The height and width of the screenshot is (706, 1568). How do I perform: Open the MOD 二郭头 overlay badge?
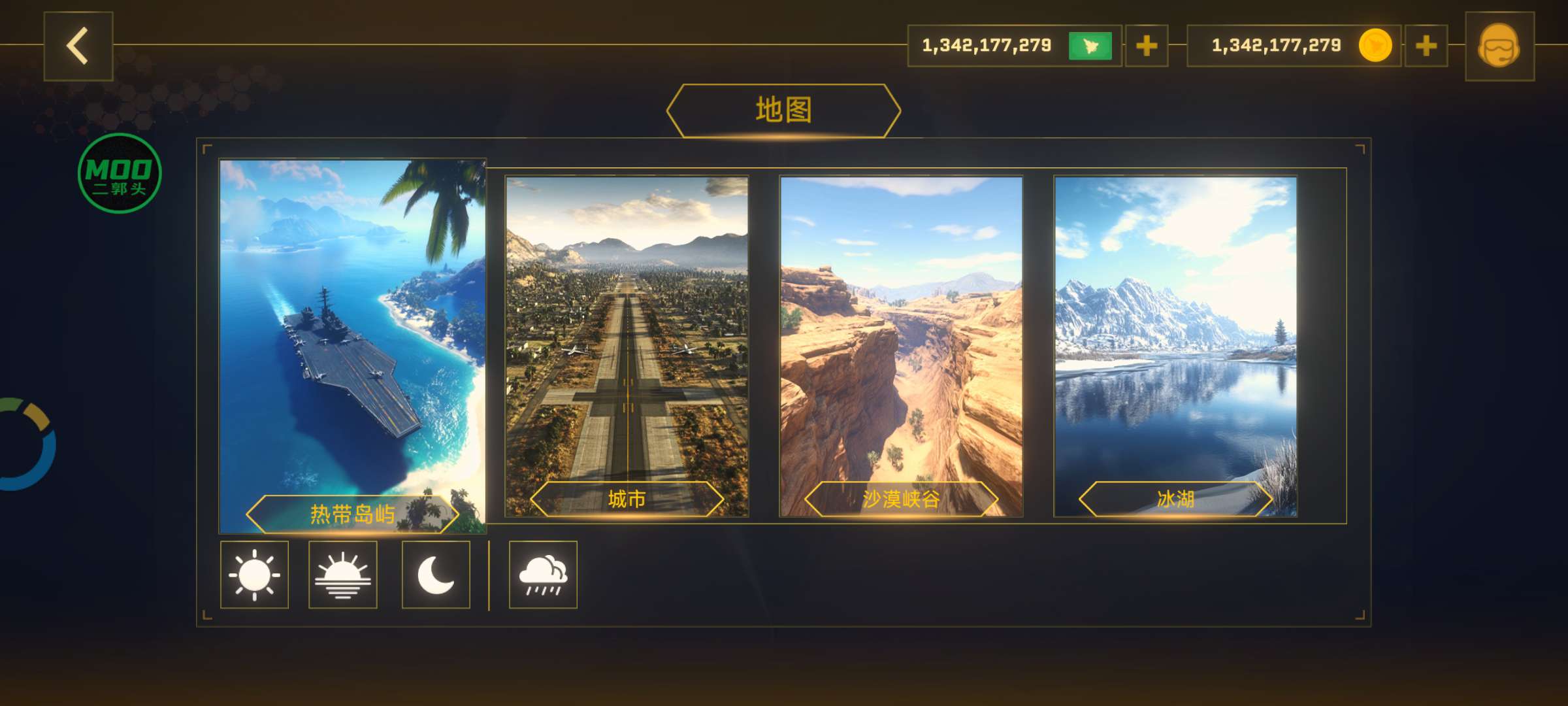120,173
